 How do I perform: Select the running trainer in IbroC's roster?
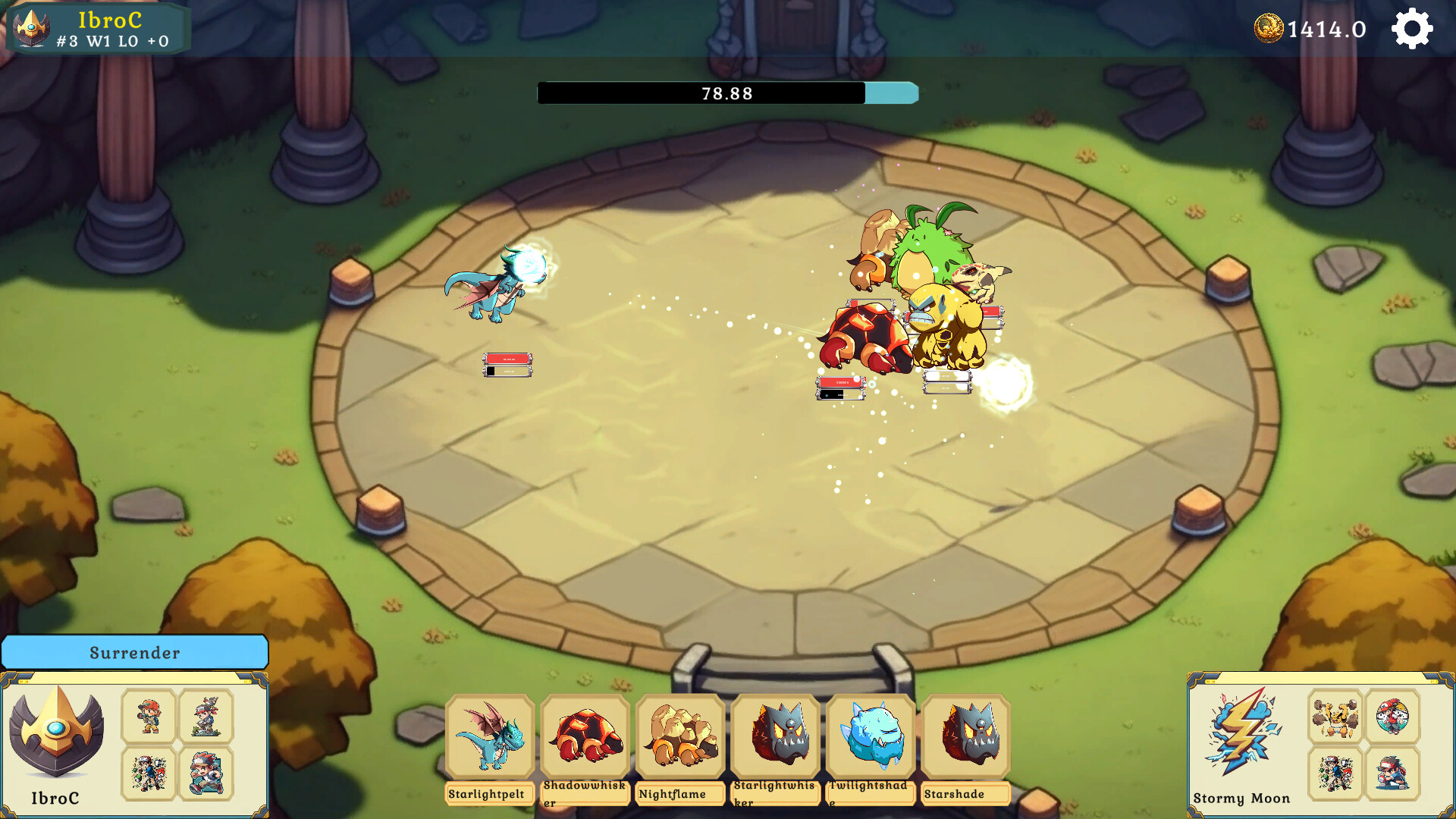205,773
